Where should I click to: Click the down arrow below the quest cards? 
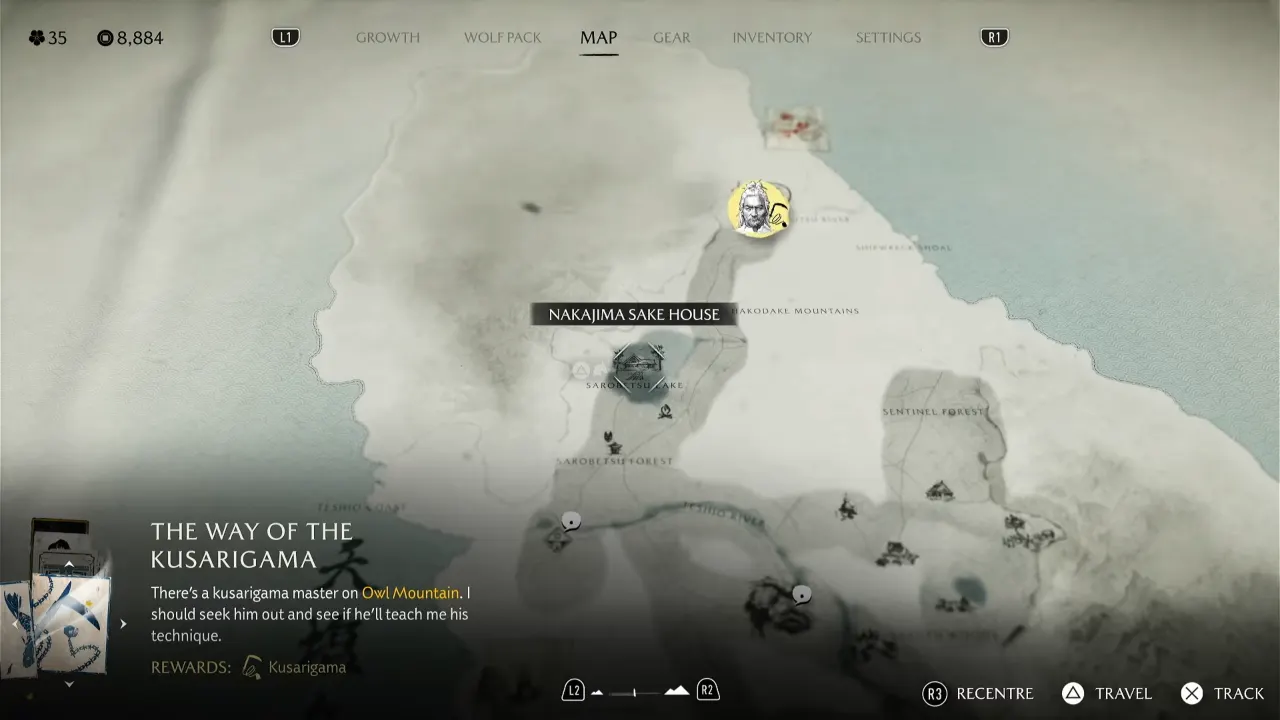pos(68,684)
